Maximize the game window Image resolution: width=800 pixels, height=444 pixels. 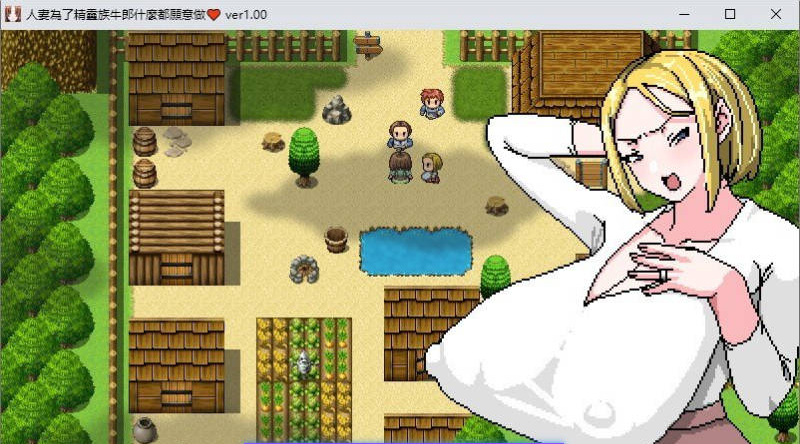730,14
